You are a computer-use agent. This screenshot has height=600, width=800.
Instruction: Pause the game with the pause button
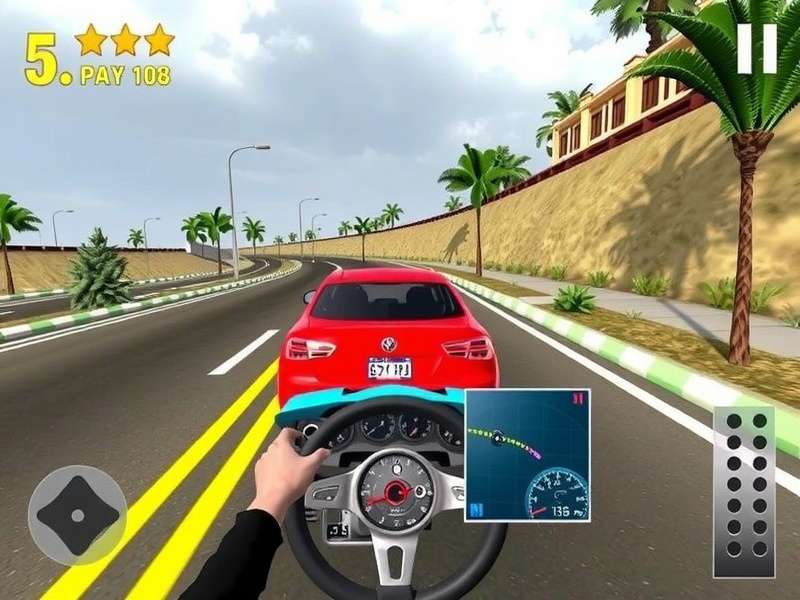pos(756,48)
